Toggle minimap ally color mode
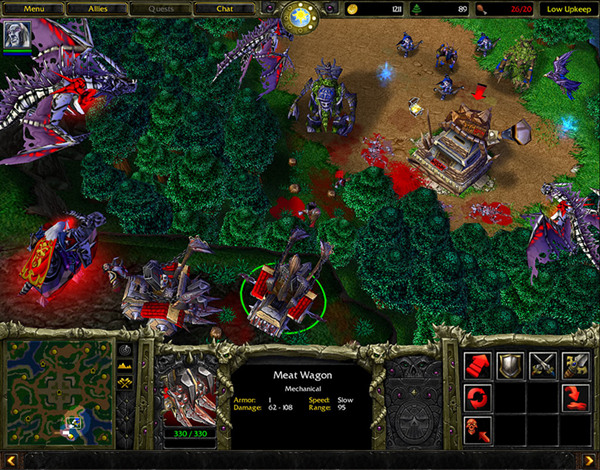The image size is (600, 470). click(x=126, y=384)
